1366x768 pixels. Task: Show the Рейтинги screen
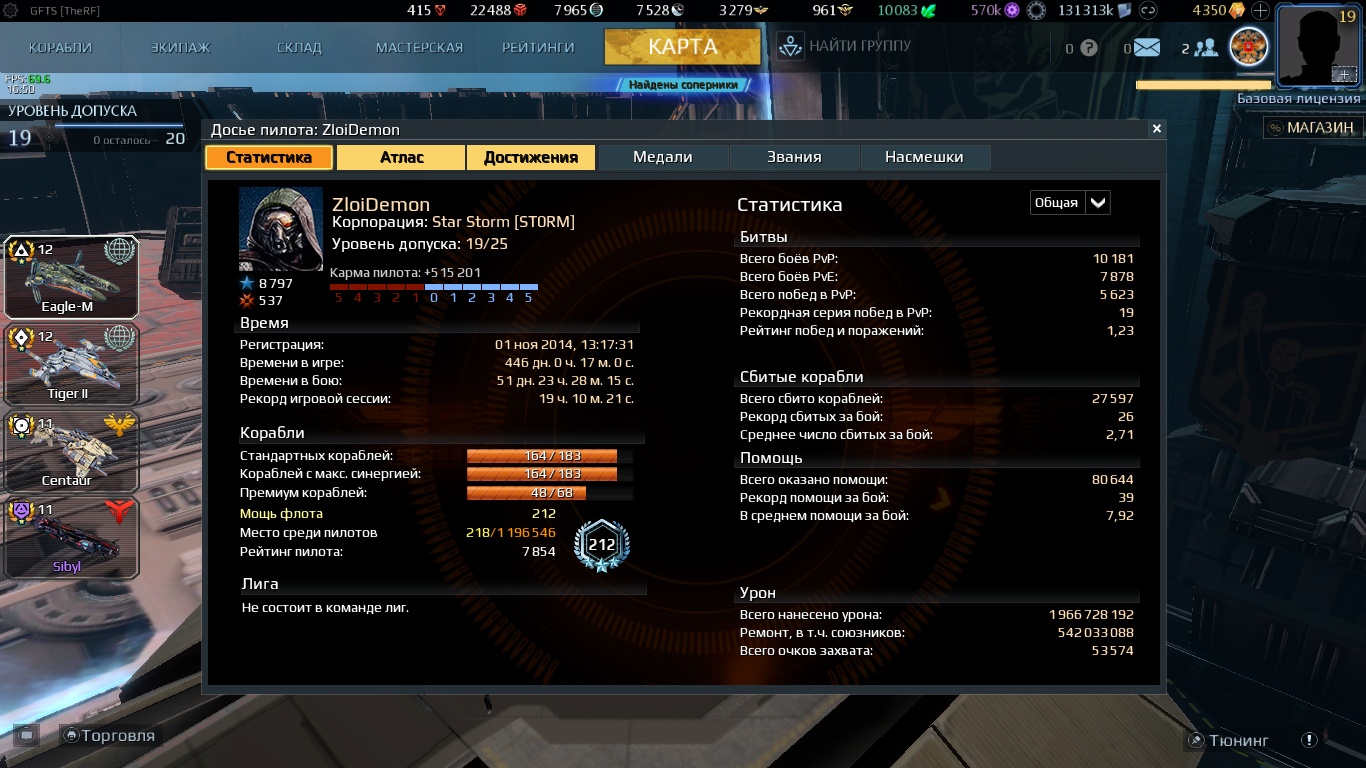538,47
